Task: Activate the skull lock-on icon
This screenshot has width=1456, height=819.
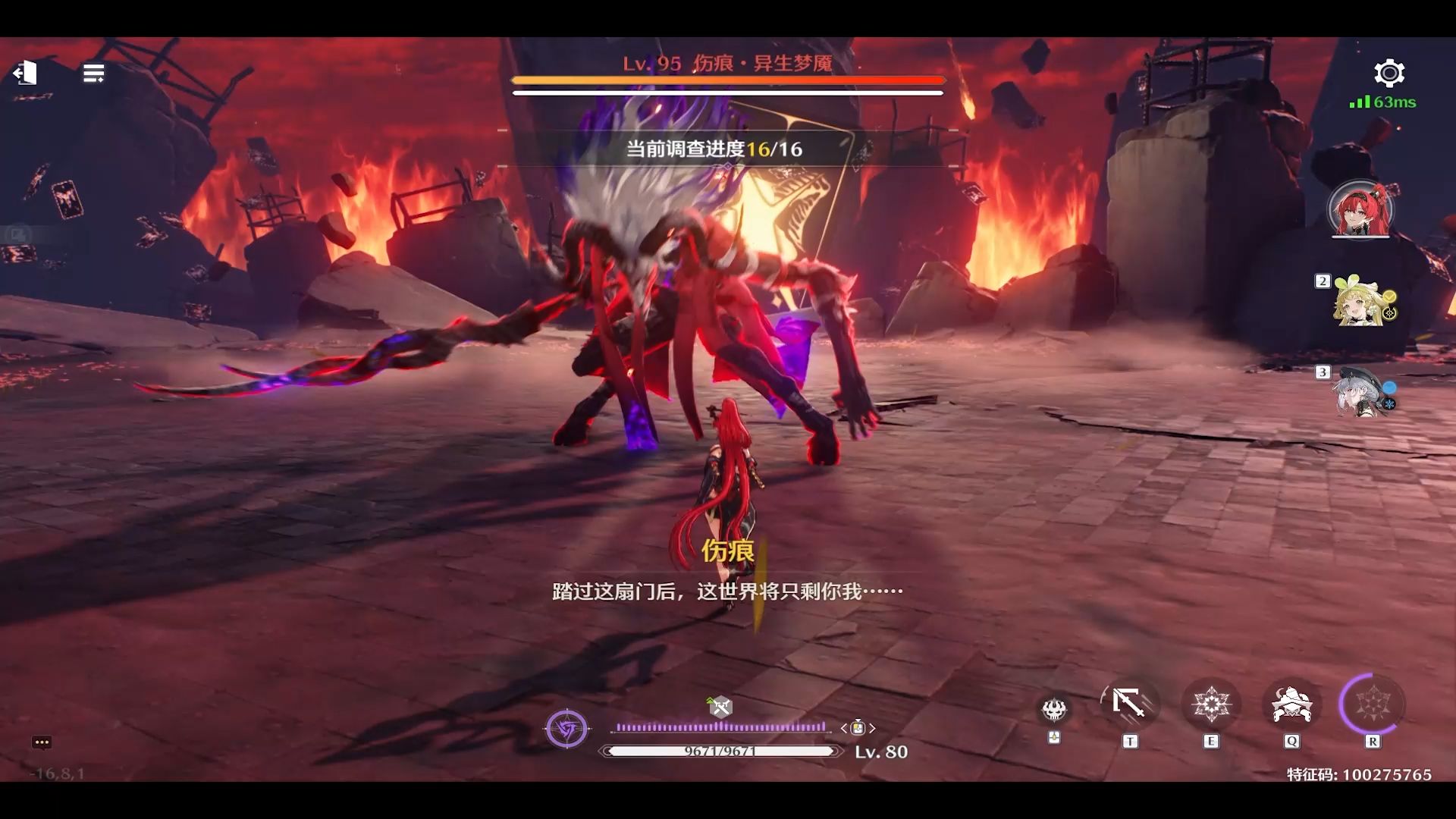Action: (1053, 710)
